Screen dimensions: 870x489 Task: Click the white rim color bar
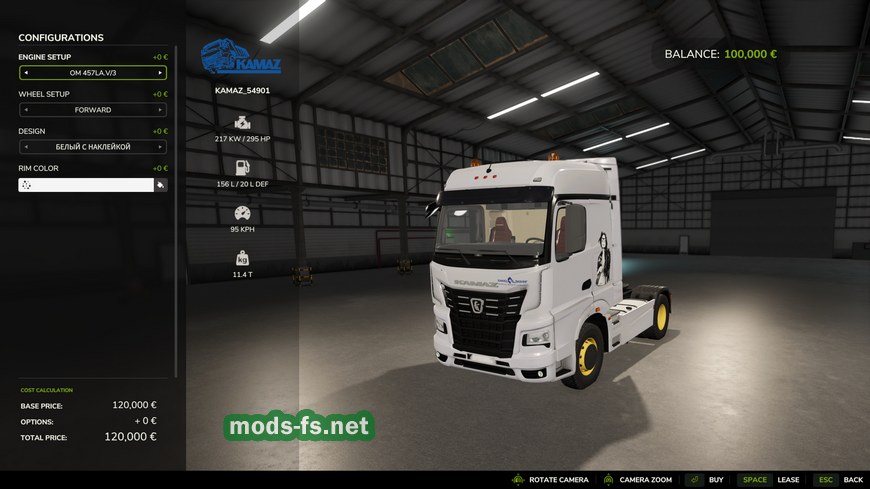86,185
